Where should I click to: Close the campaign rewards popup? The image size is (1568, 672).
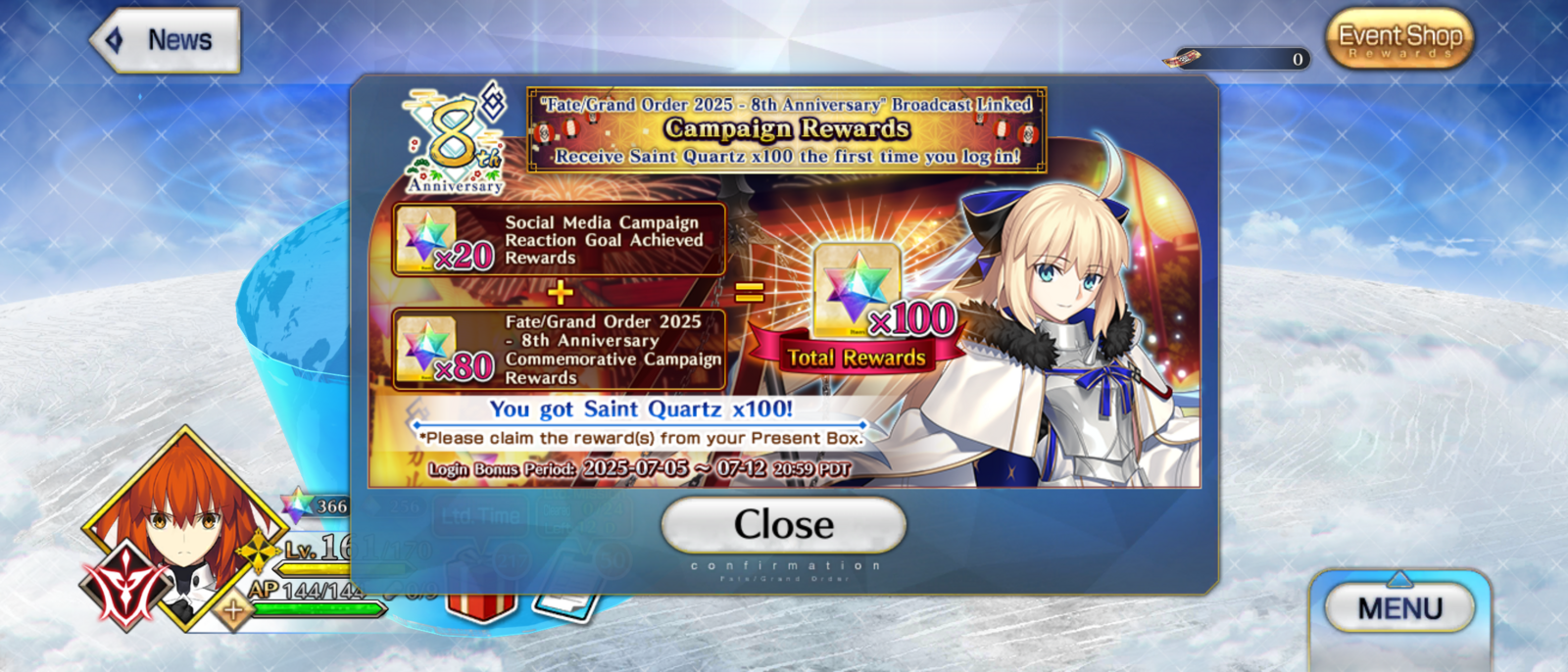click(783, 525)
